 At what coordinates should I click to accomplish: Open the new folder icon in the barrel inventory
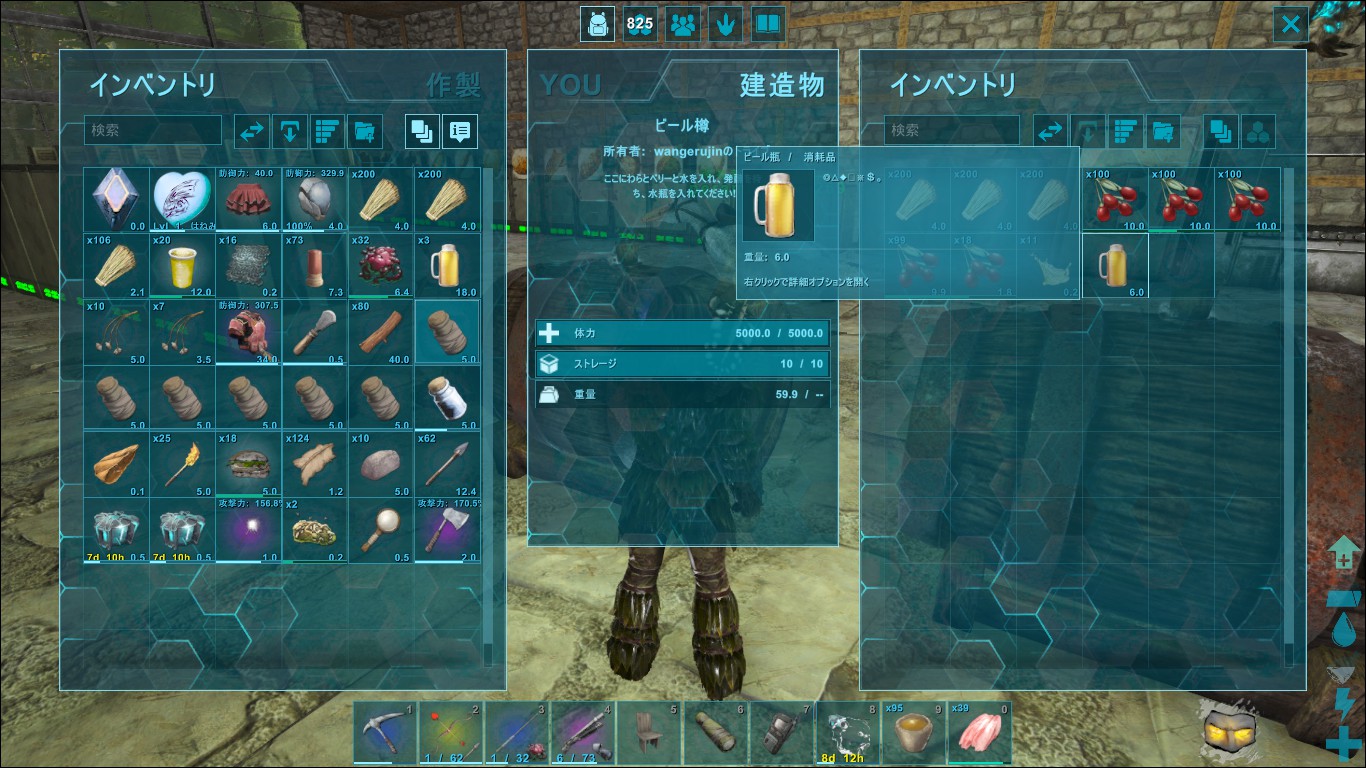point(1163,130)
